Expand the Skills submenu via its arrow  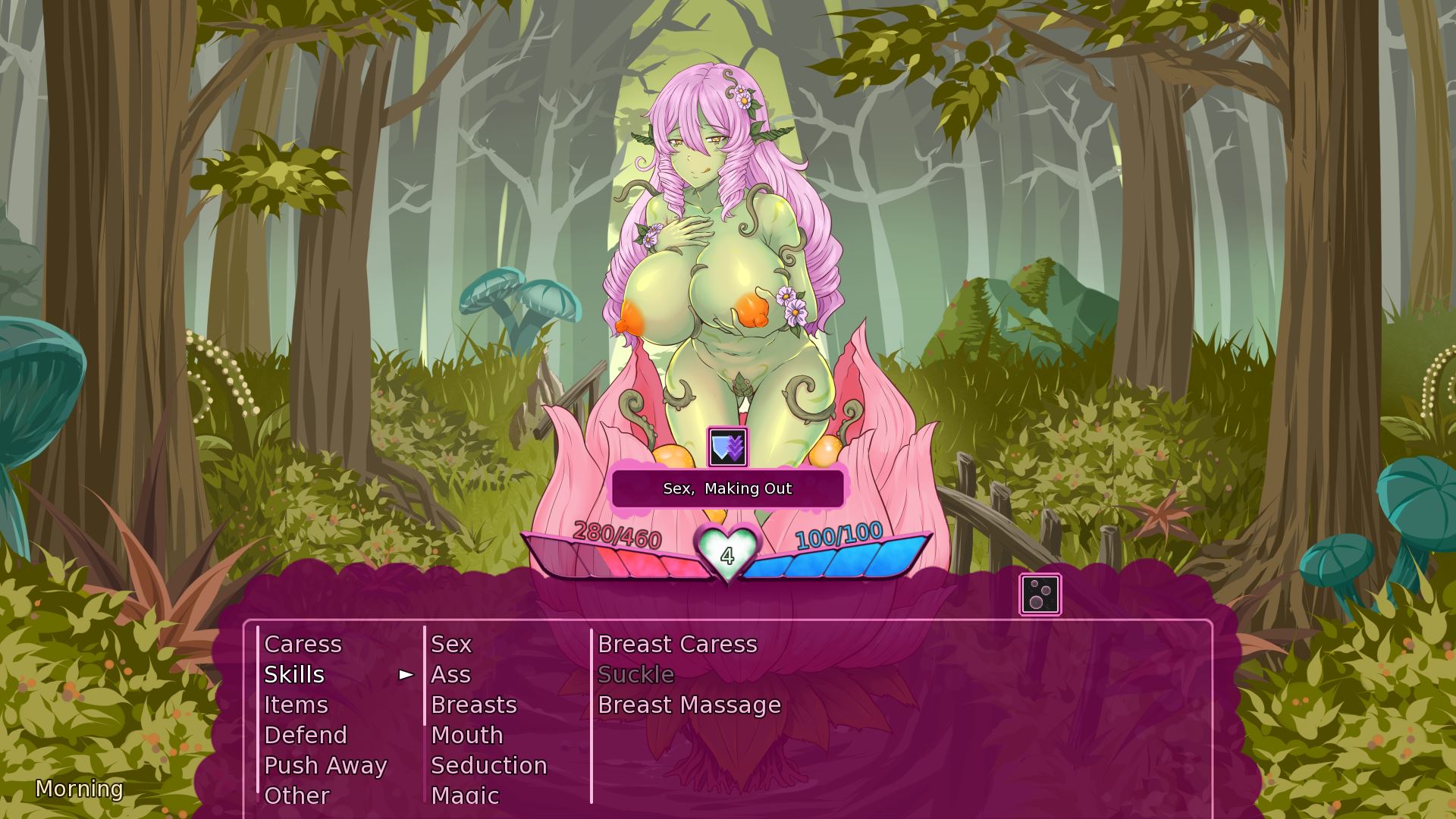[406, 674]
